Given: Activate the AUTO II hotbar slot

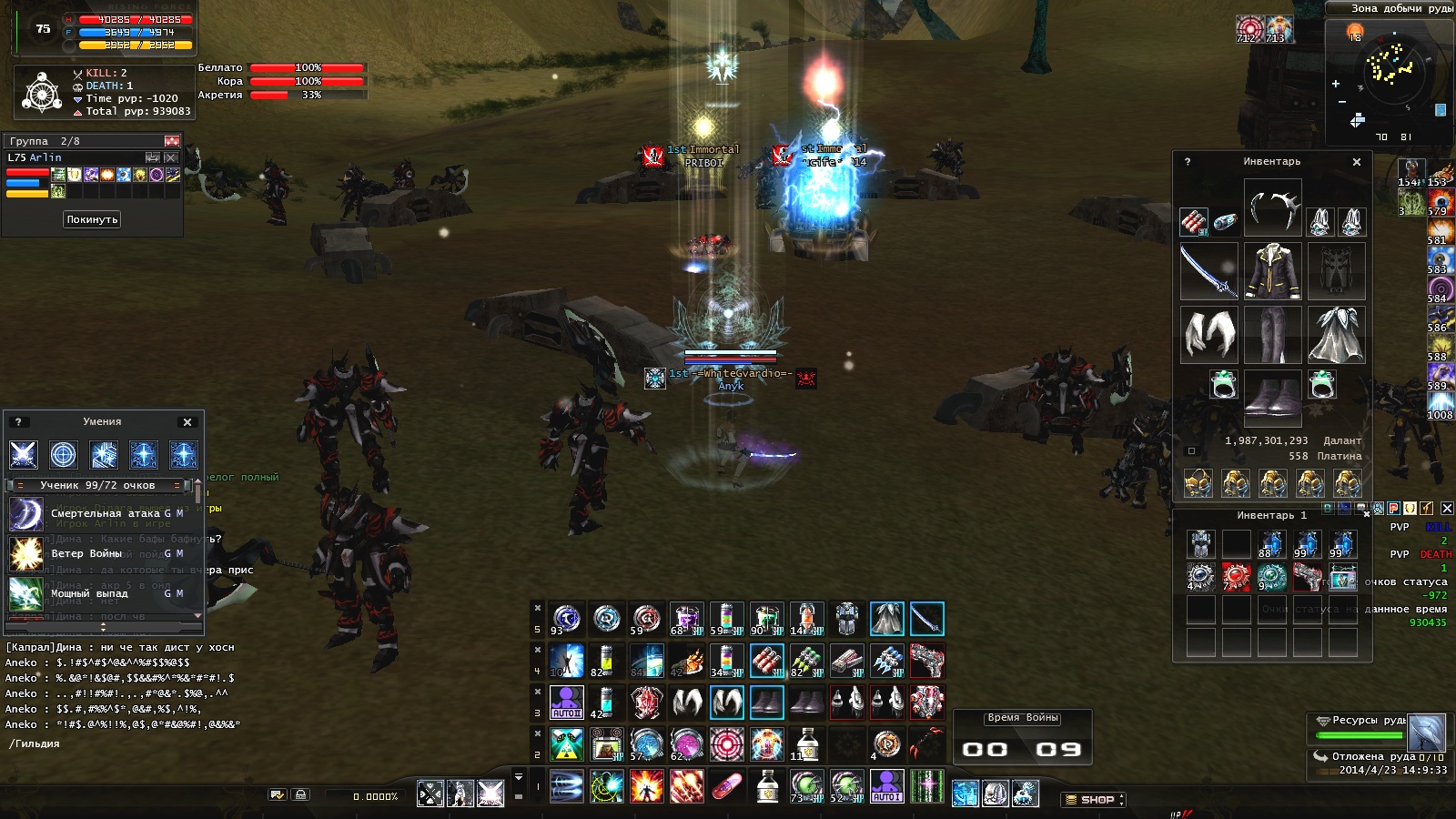Looking at the screenshot, I should tap(566, 703).
